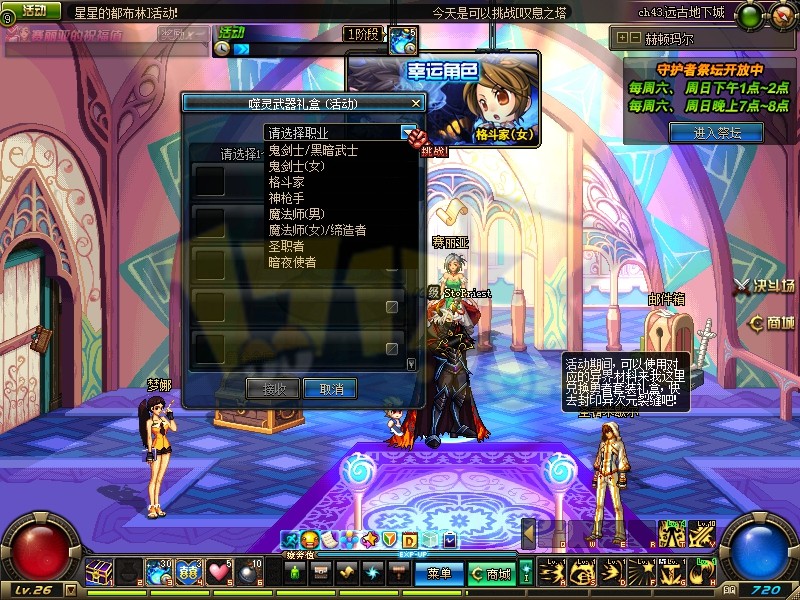Pick 圣职者 in the class list
800x600 pixels.
(x=287, y=246)
